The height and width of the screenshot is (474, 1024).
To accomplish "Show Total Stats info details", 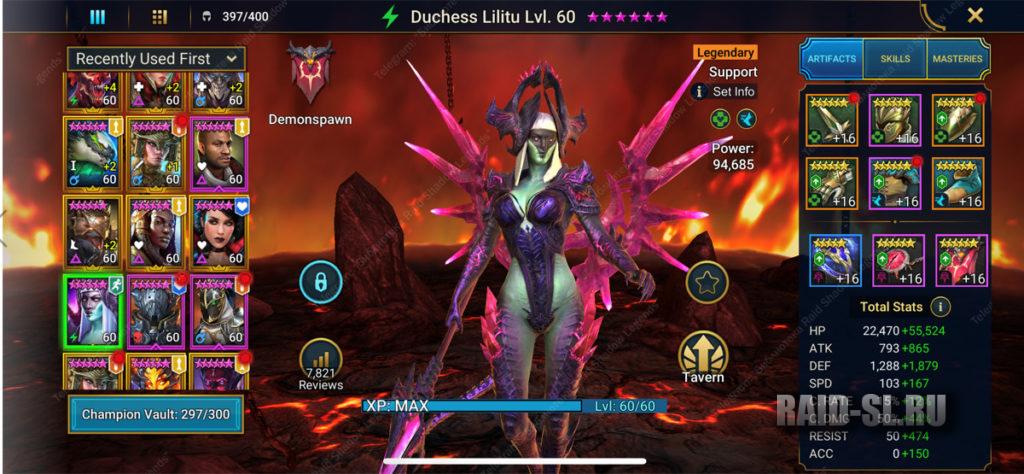I will [940, 307].
